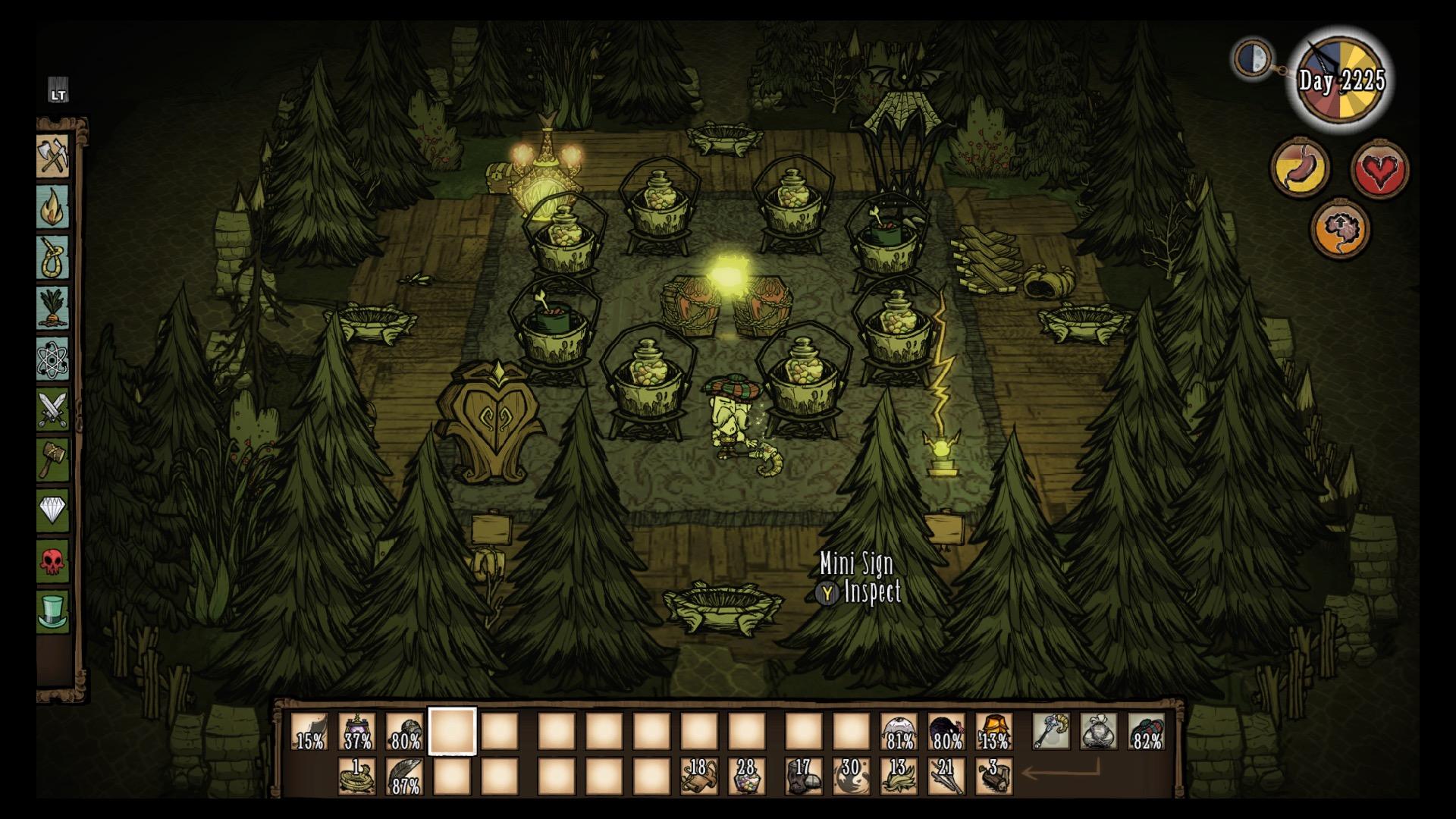The width and height of the screenshot is (1456, 819).
Task: Open the Structures hammer crafting tab
Action: pyautogui.click(x=53, y=460)
